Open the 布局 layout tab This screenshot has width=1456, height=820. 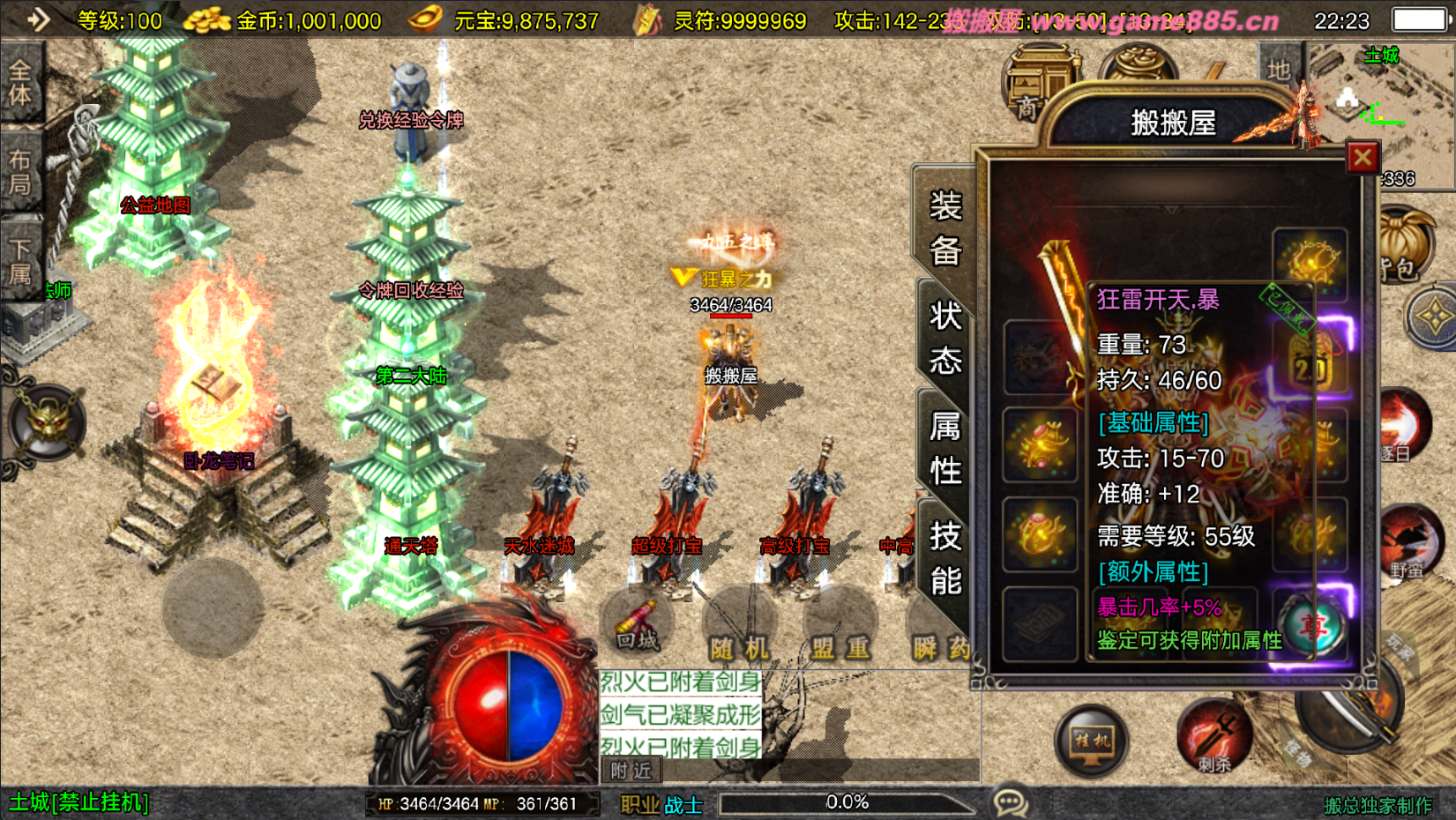[20, 172]
